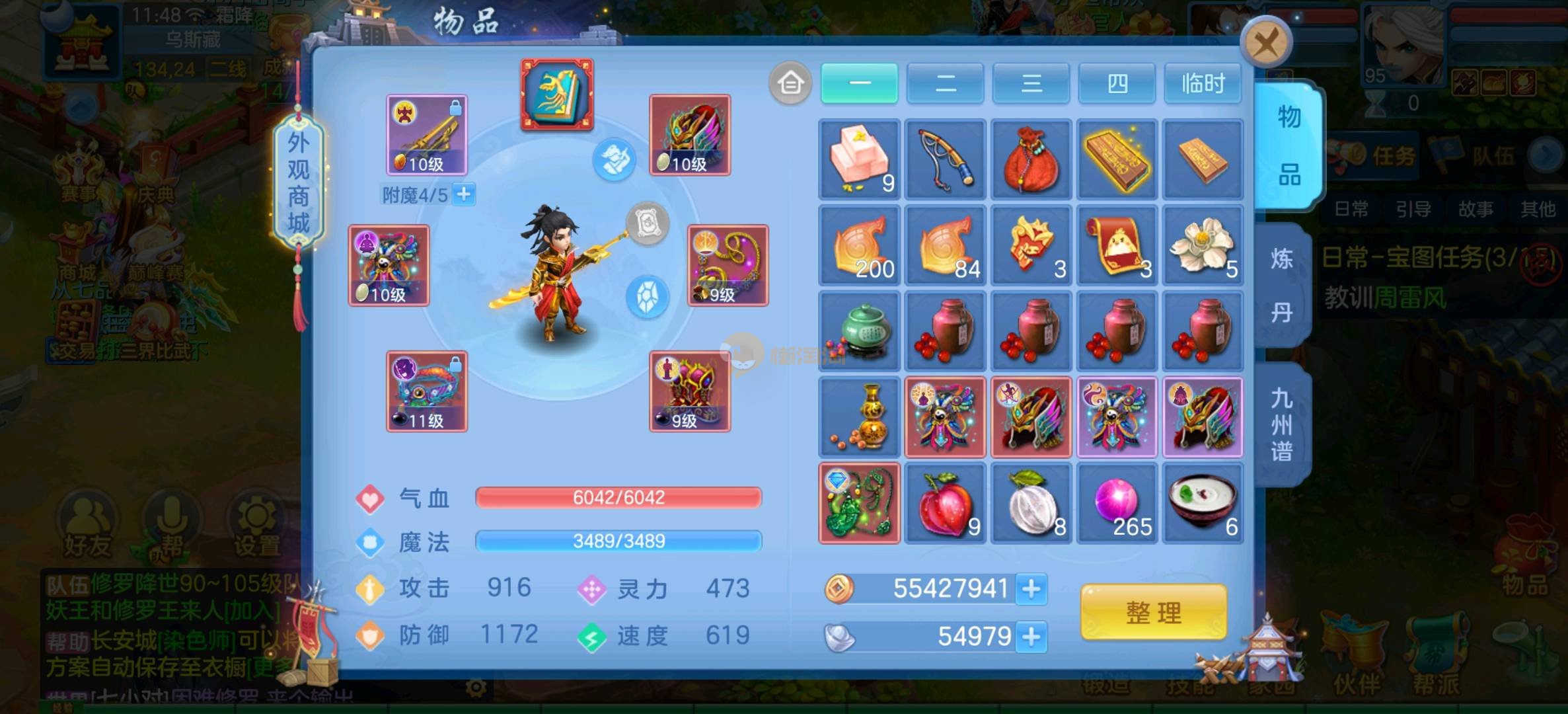Open the book icon above the character
This screenshot has width=1568, height=714.
pos(557,95)
